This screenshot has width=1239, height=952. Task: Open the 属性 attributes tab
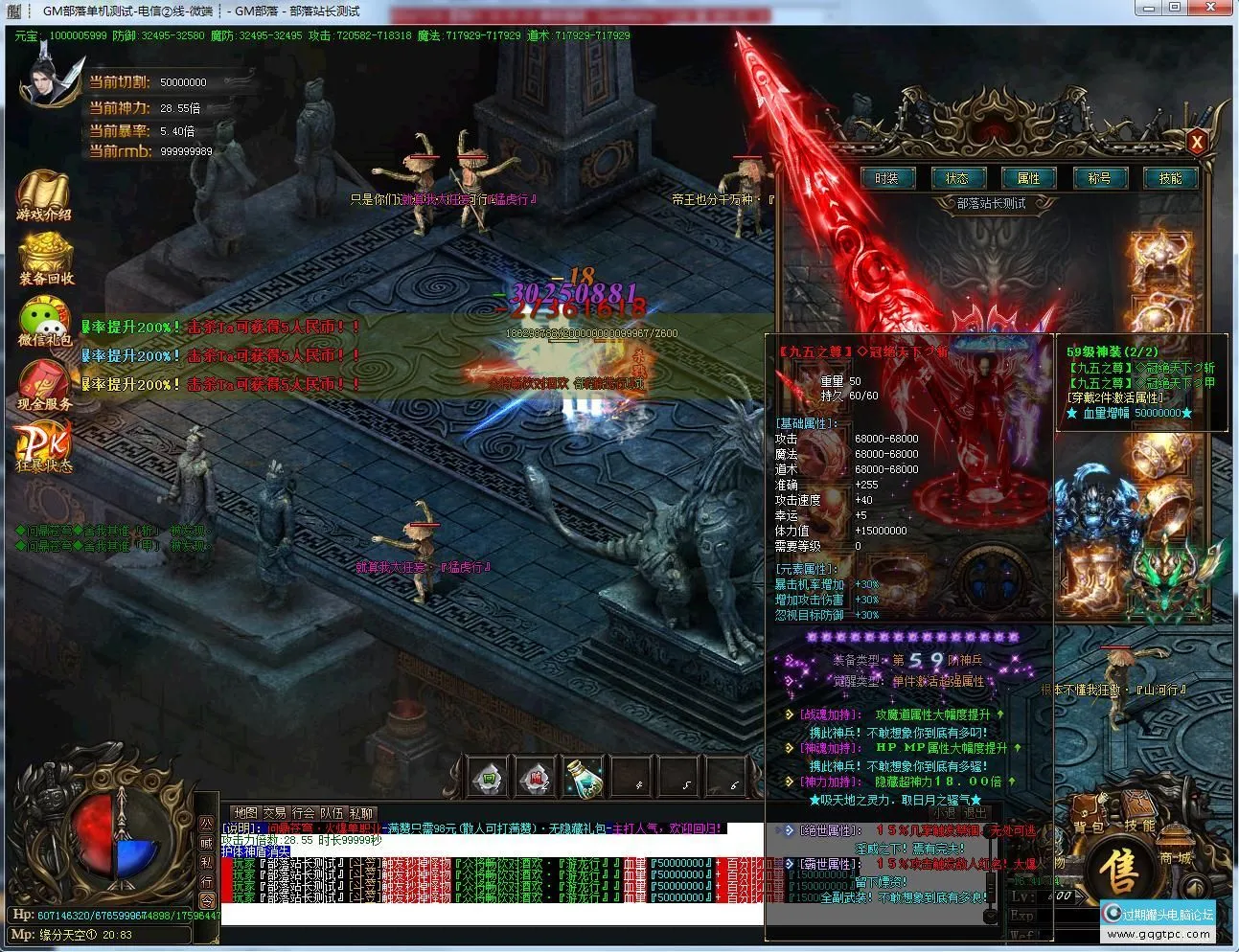click(1028, 178)
